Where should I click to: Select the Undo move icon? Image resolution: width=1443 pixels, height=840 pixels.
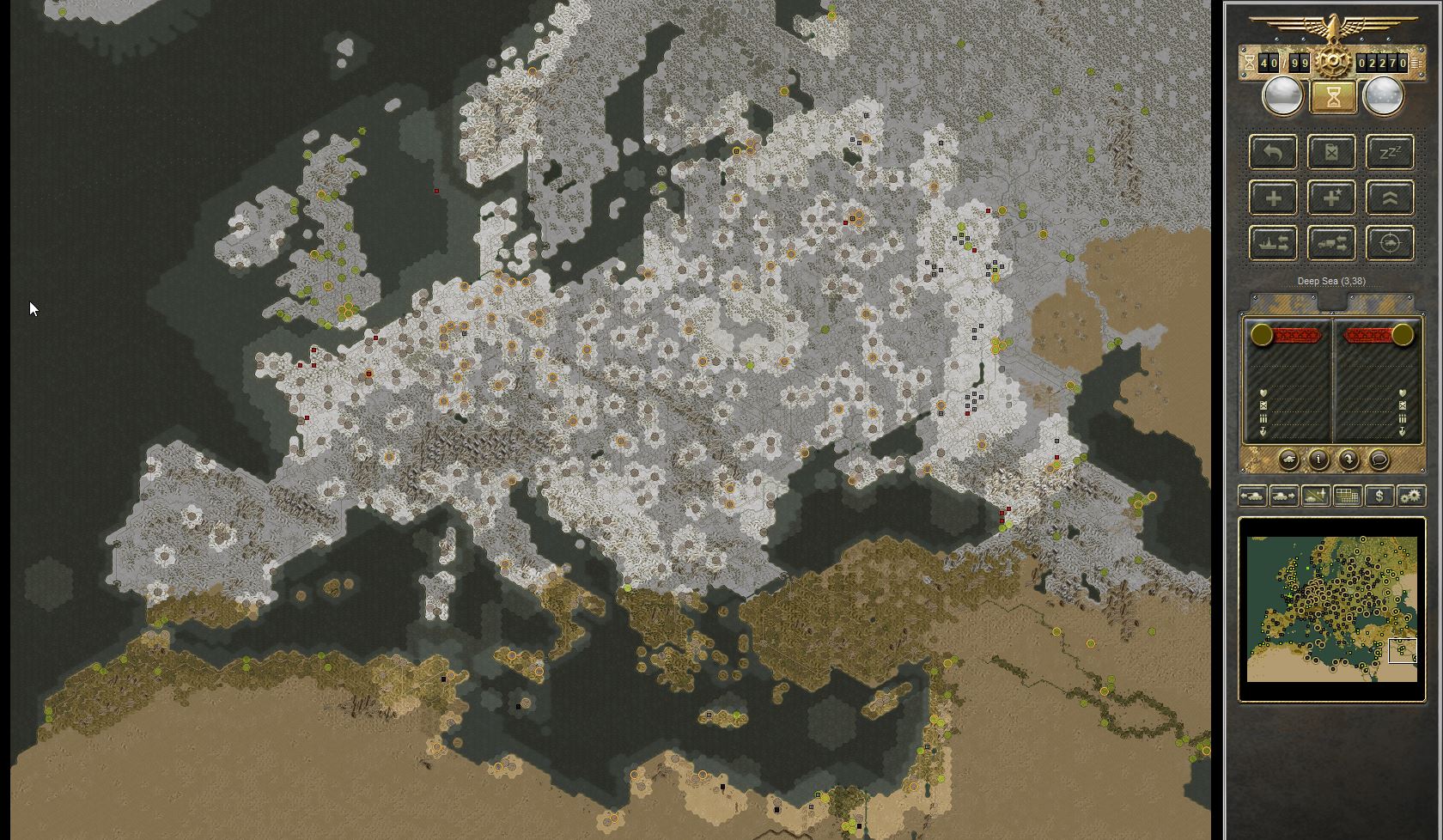[1274, 152]
